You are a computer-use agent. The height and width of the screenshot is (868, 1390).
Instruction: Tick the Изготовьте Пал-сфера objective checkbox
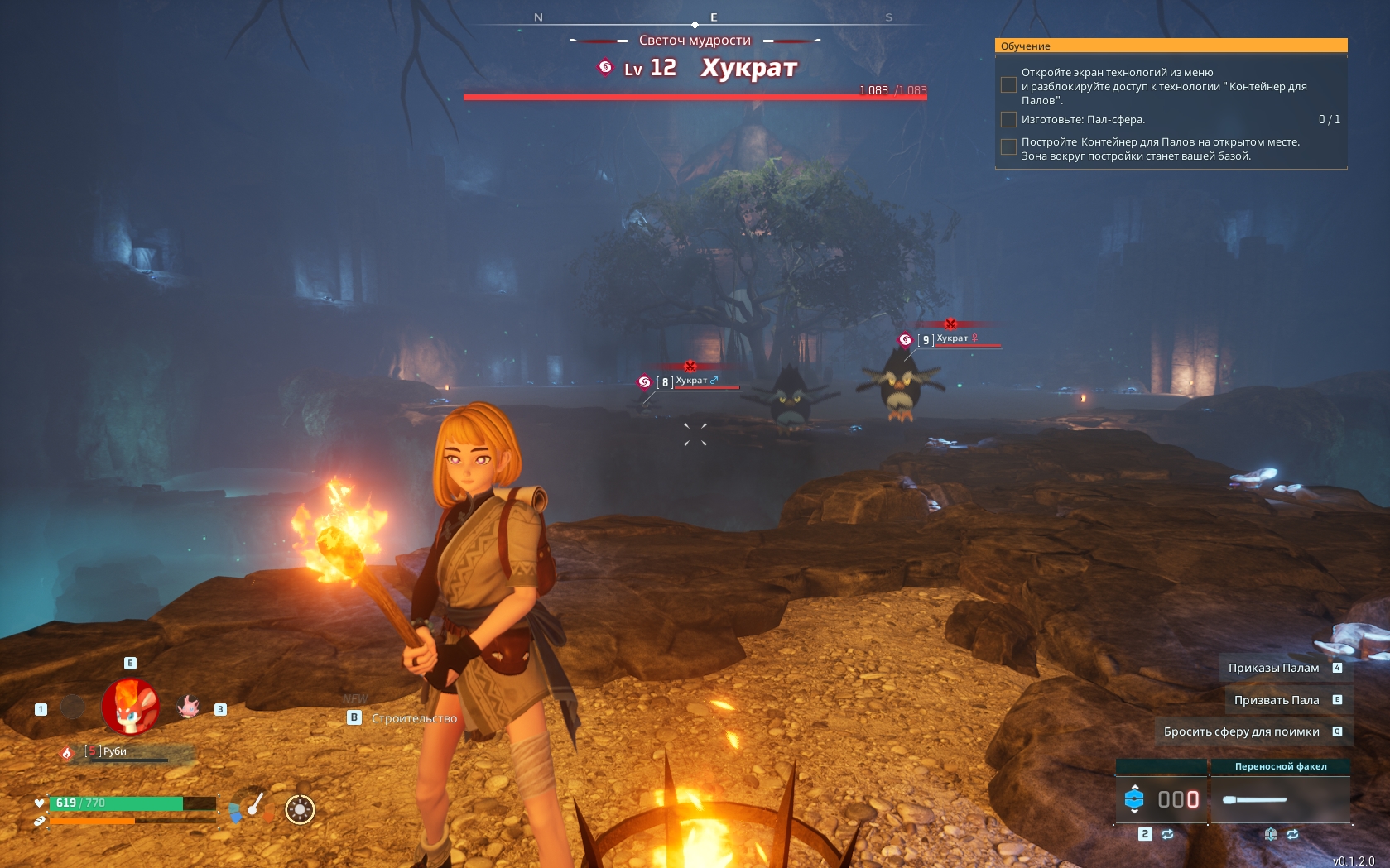[x=1008, y=120]
